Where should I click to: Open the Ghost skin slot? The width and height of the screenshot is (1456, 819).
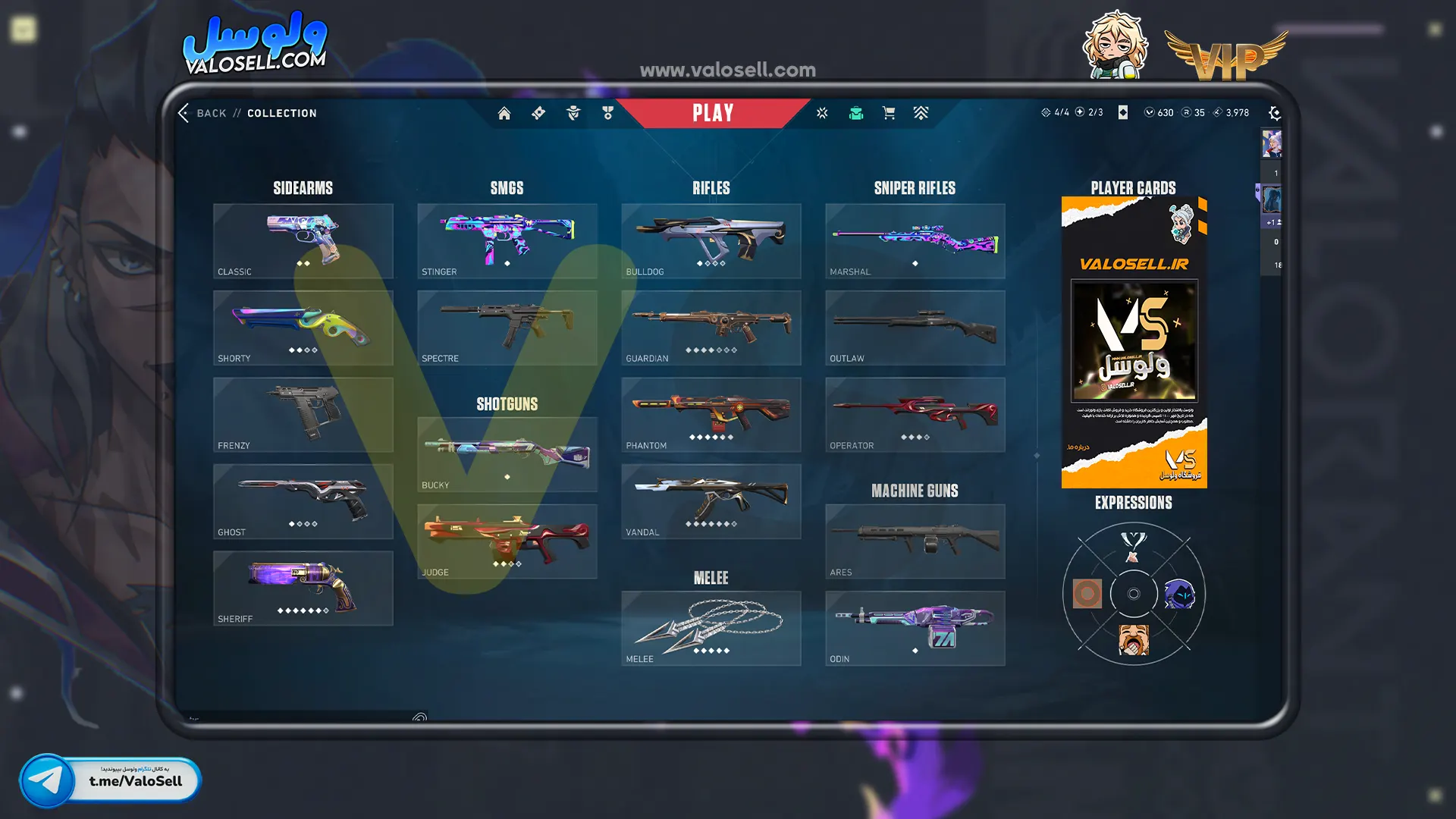coord(303,501)
